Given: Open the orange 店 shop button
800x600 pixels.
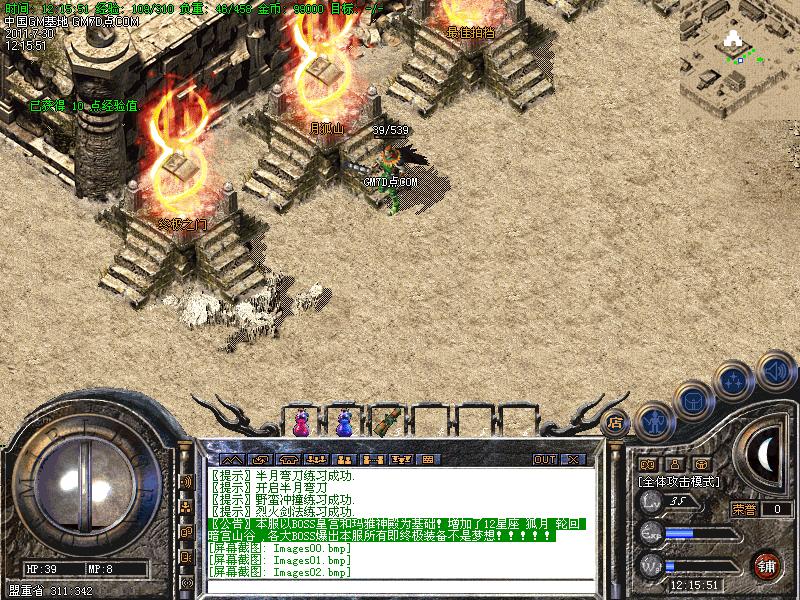Looking at the screenshot, I should [616, 422].
